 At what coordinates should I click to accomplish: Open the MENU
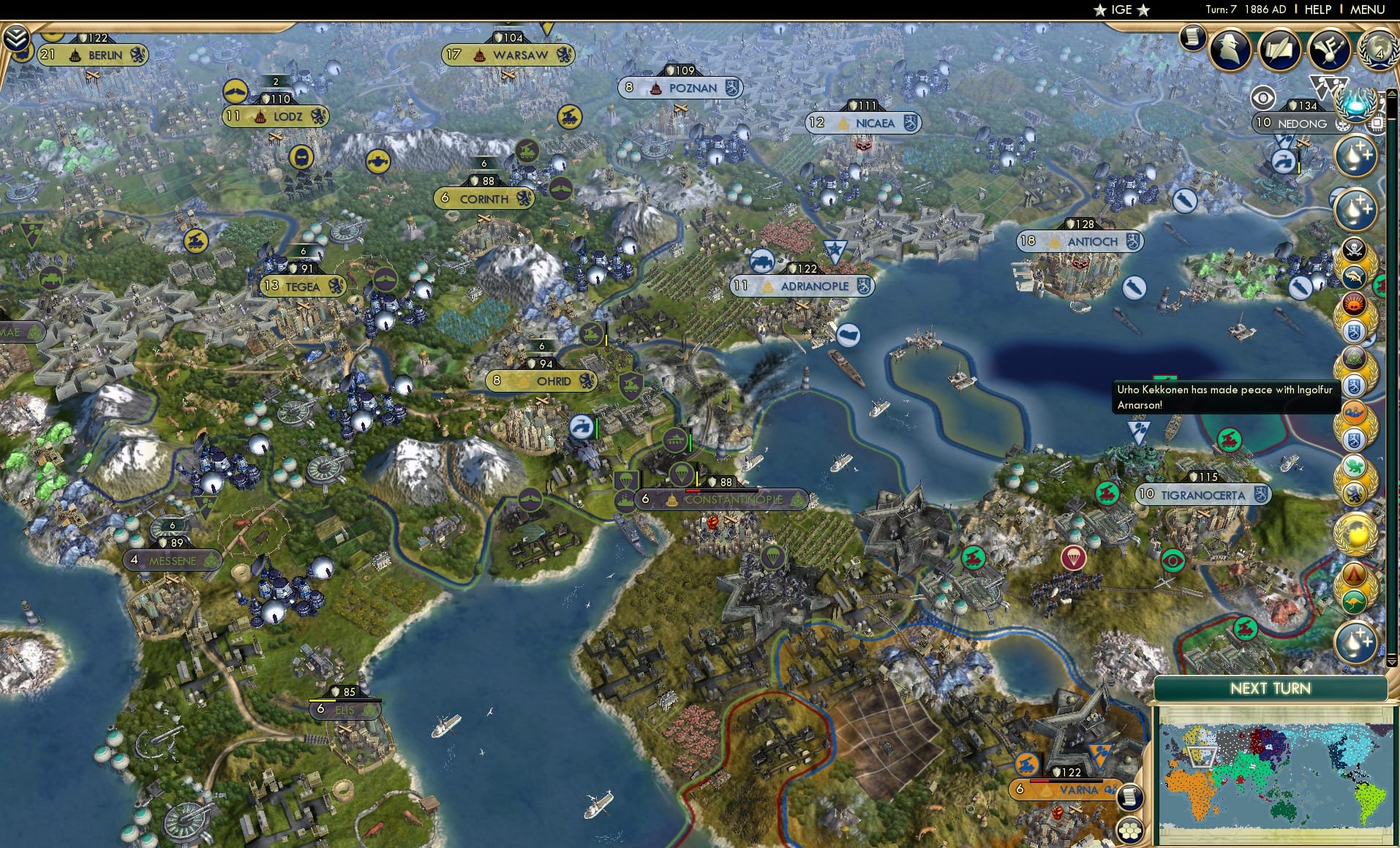1367,10
